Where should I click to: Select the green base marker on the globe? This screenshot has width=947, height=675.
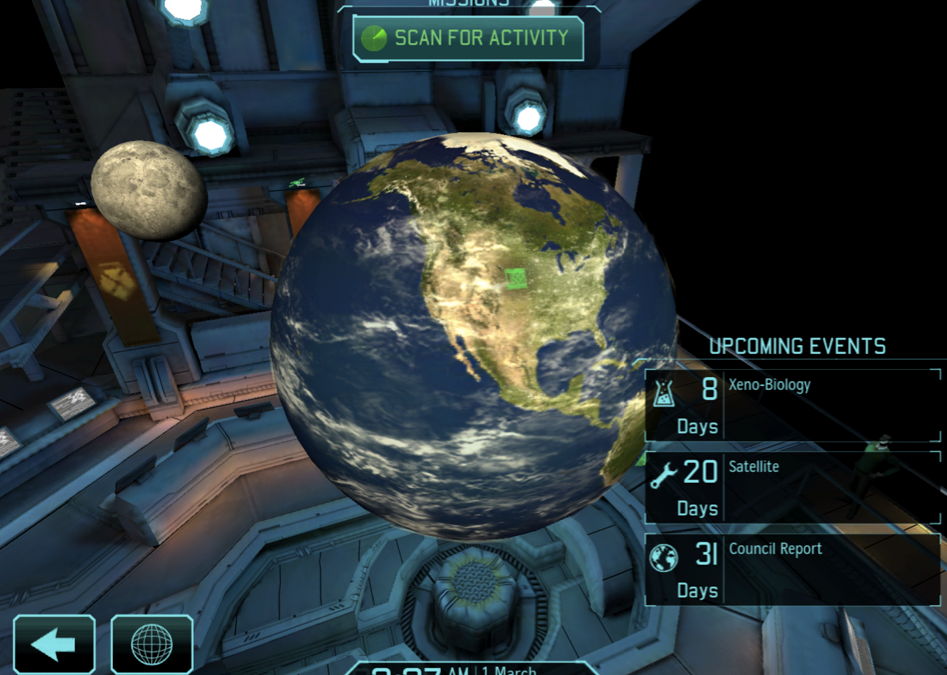click(516, 278)
